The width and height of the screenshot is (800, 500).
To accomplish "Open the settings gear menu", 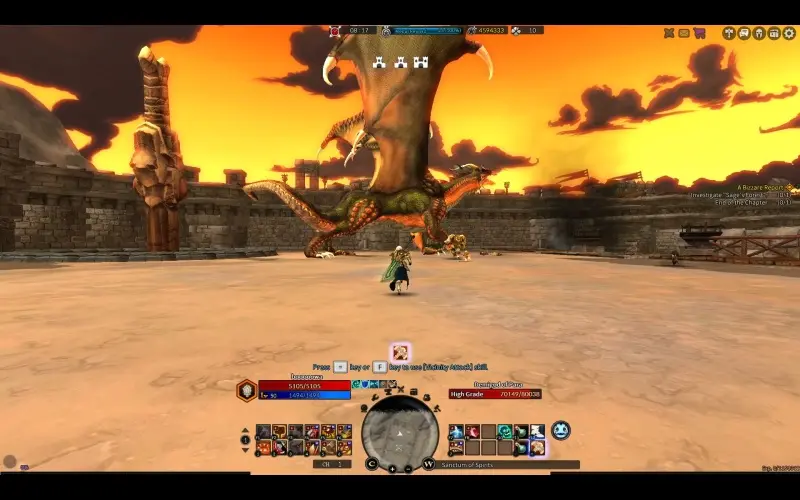I will [x=789, y=33].
